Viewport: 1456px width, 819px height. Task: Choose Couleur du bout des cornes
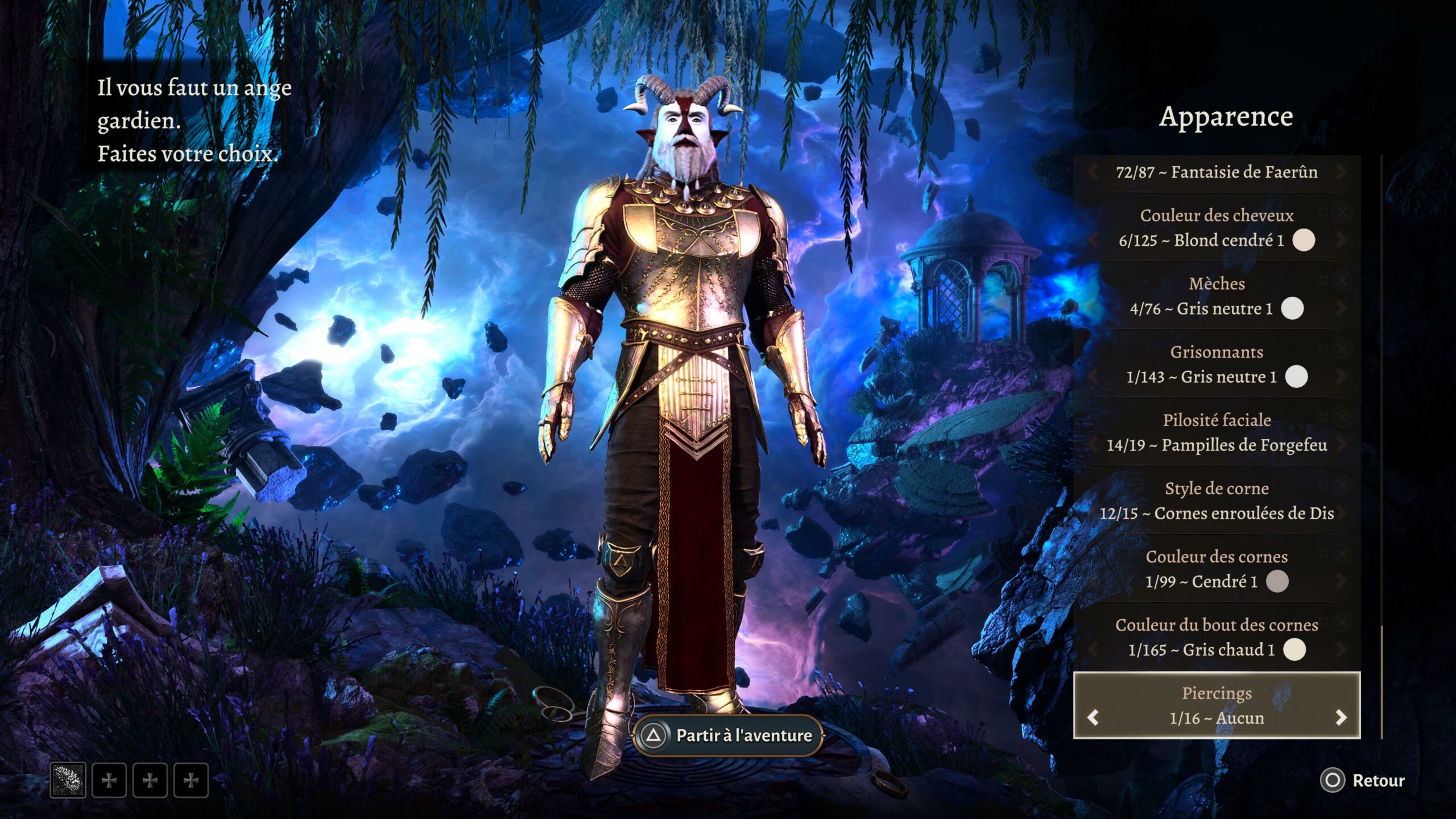coord(1216,637)
